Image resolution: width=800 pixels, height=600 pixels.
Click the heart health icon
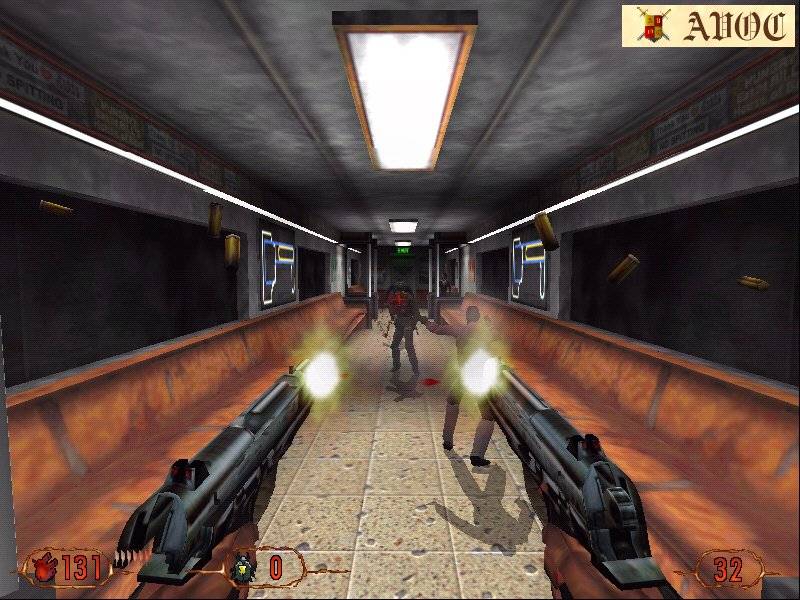point(44,569)
